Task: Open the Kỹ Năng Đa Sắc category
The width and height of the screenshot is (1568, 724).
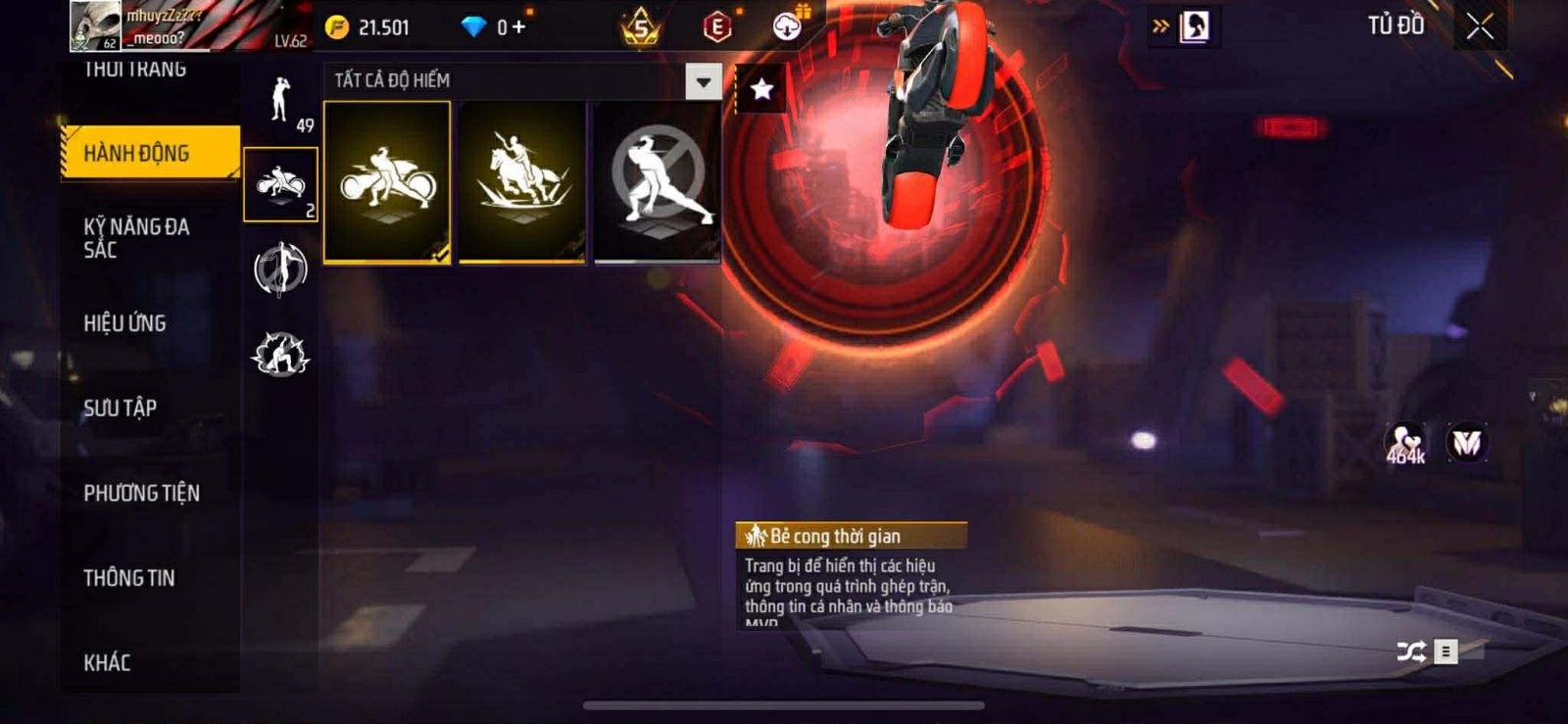Action: point(137,238)
